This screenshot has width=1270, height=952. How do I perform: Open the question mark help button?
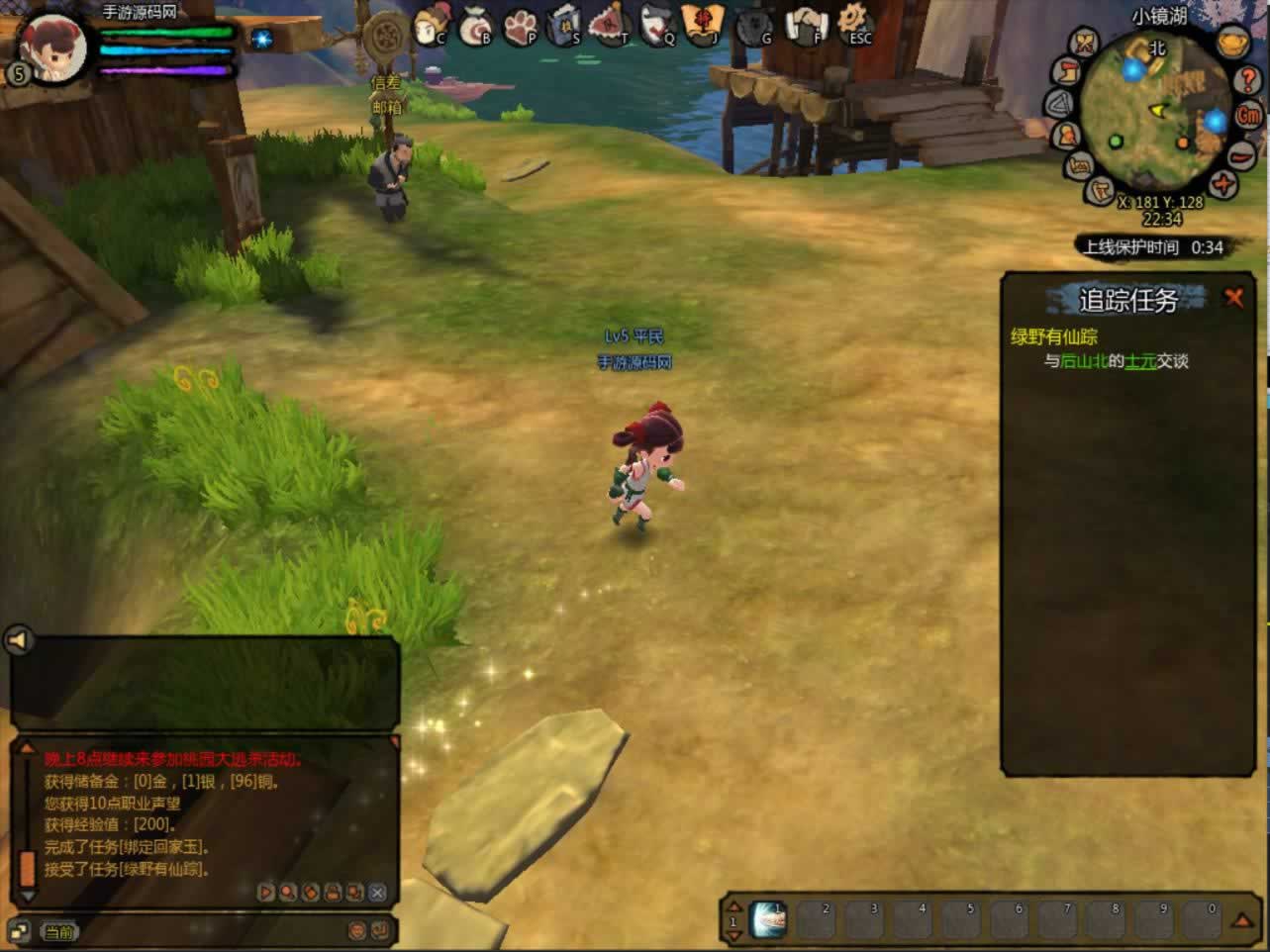tap(1248, 80)
